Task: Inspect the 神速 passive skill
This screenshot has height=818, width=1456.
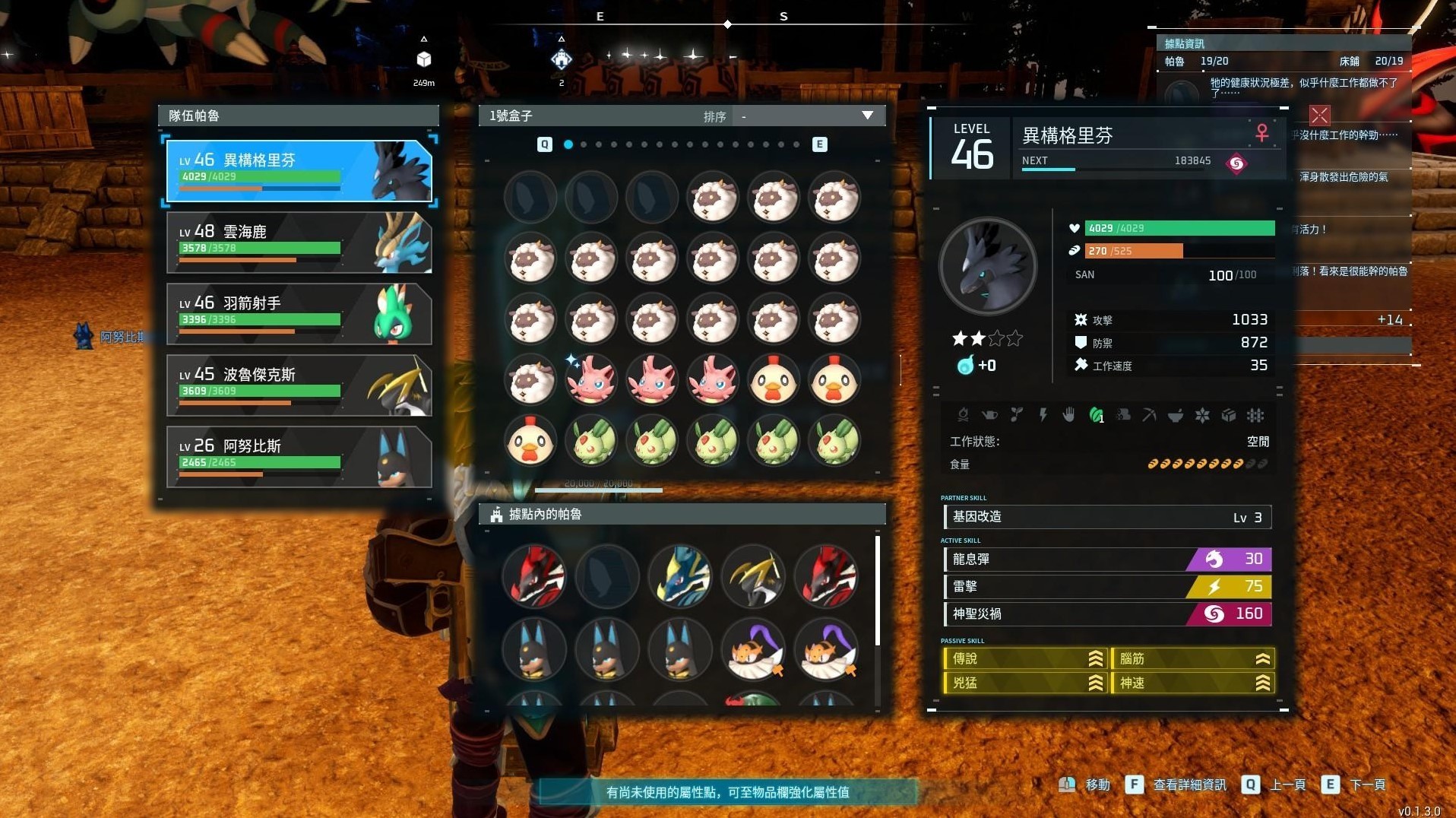Action: coord(1192,683)
